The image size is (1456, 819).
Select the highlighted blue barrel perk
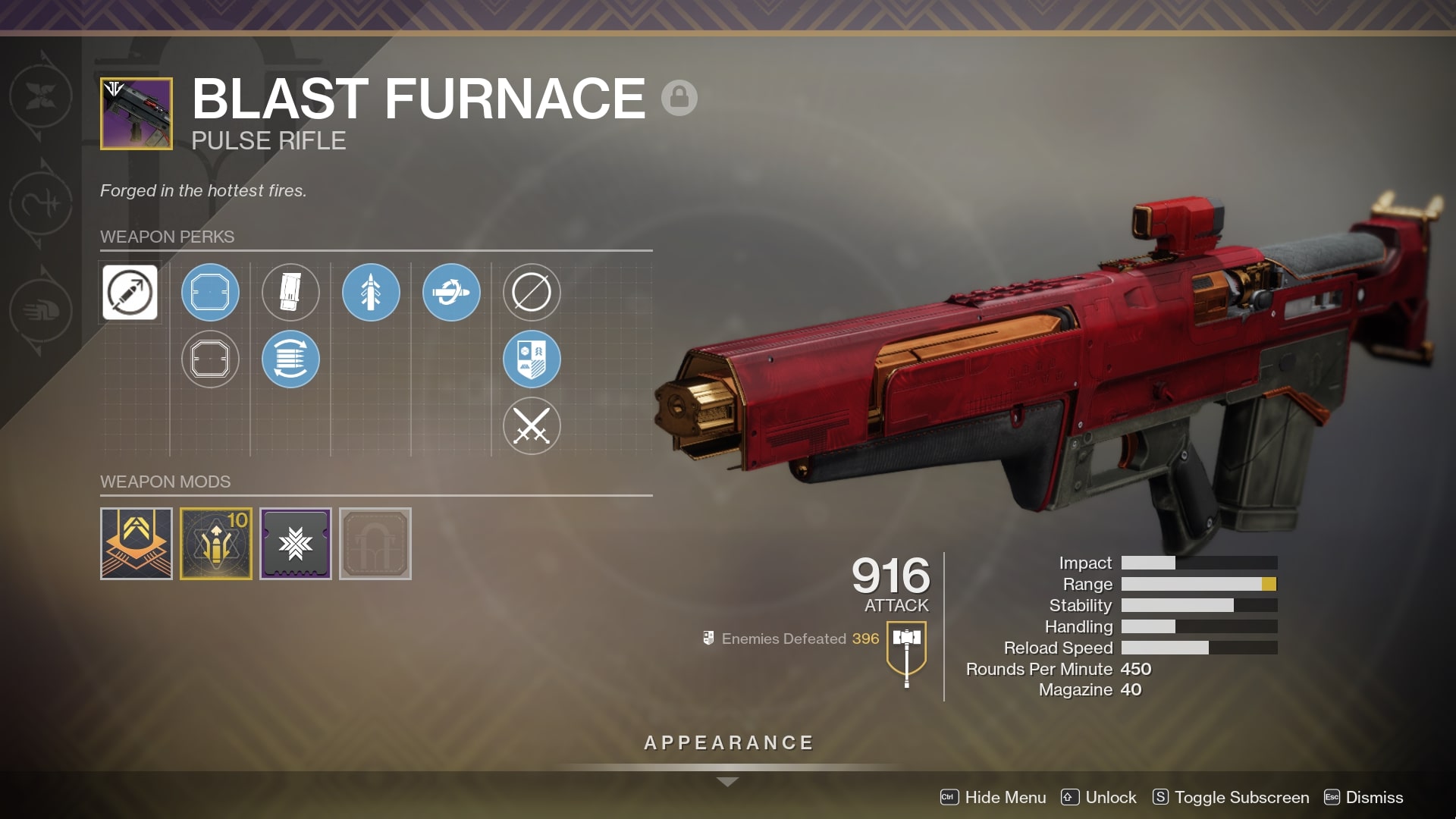210,293
